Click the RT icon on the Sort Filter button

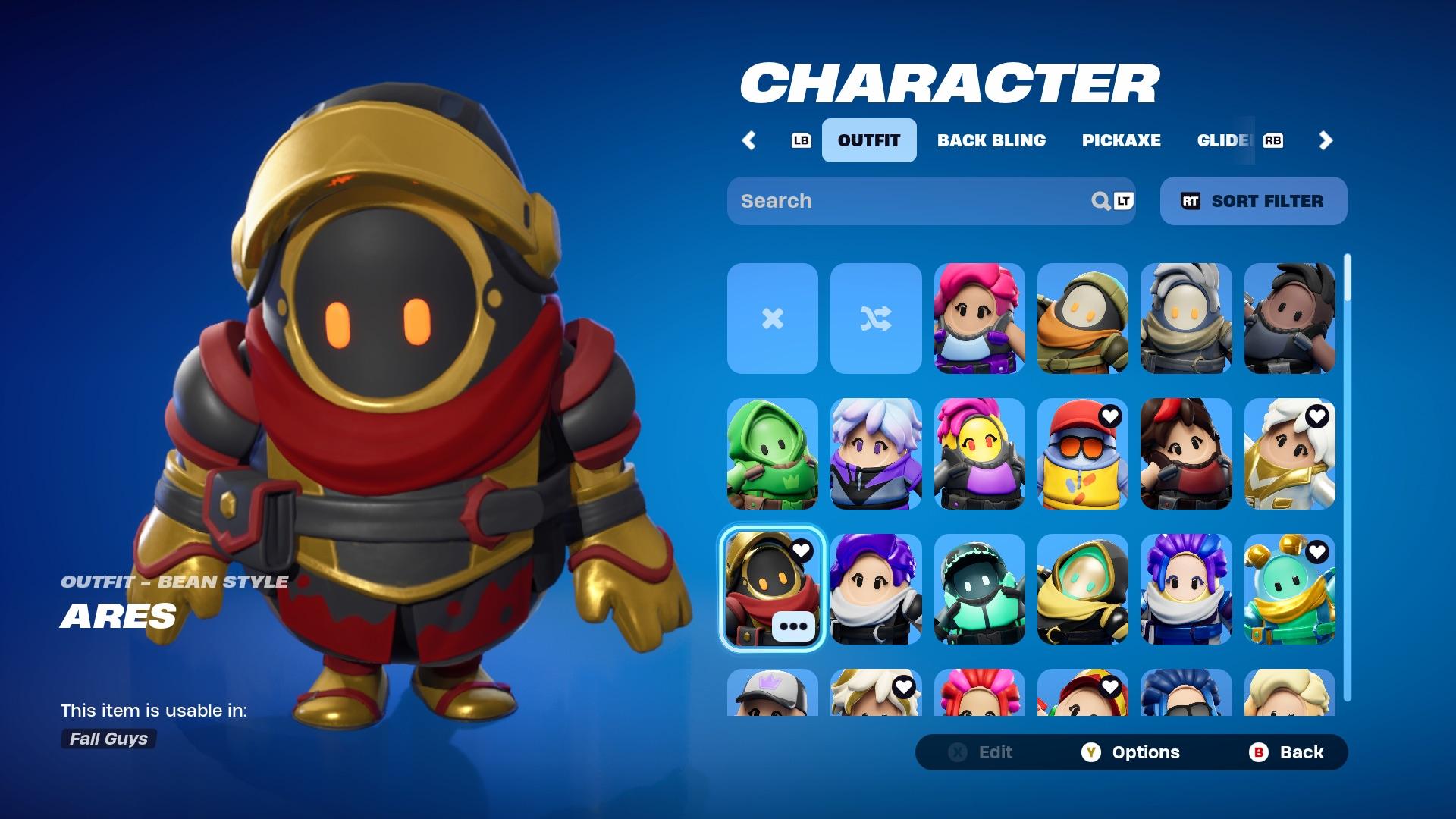tap(1192, 201)
